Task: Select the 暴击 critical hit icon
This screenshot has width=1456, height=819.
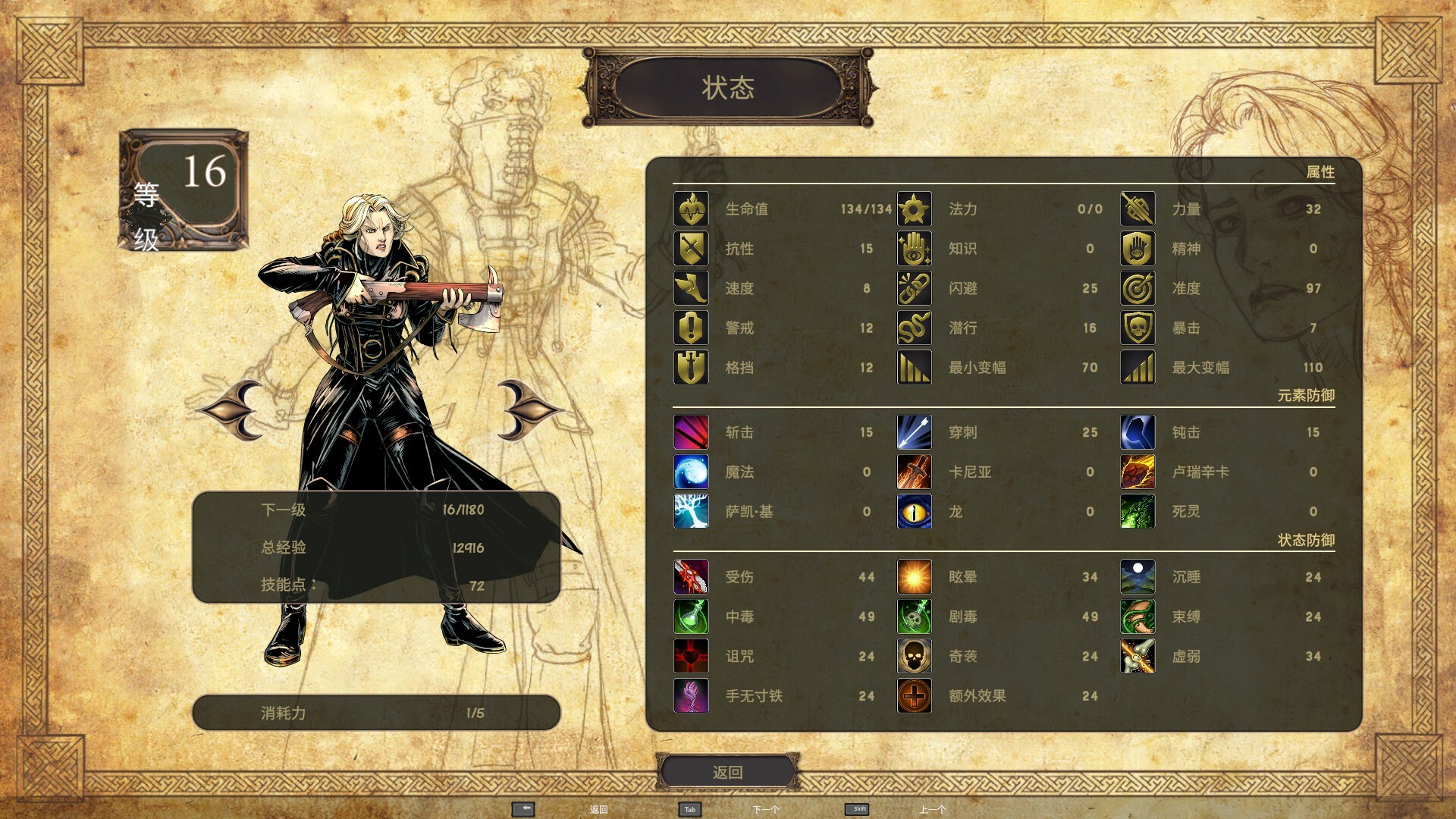Action: coord(1137,328)
